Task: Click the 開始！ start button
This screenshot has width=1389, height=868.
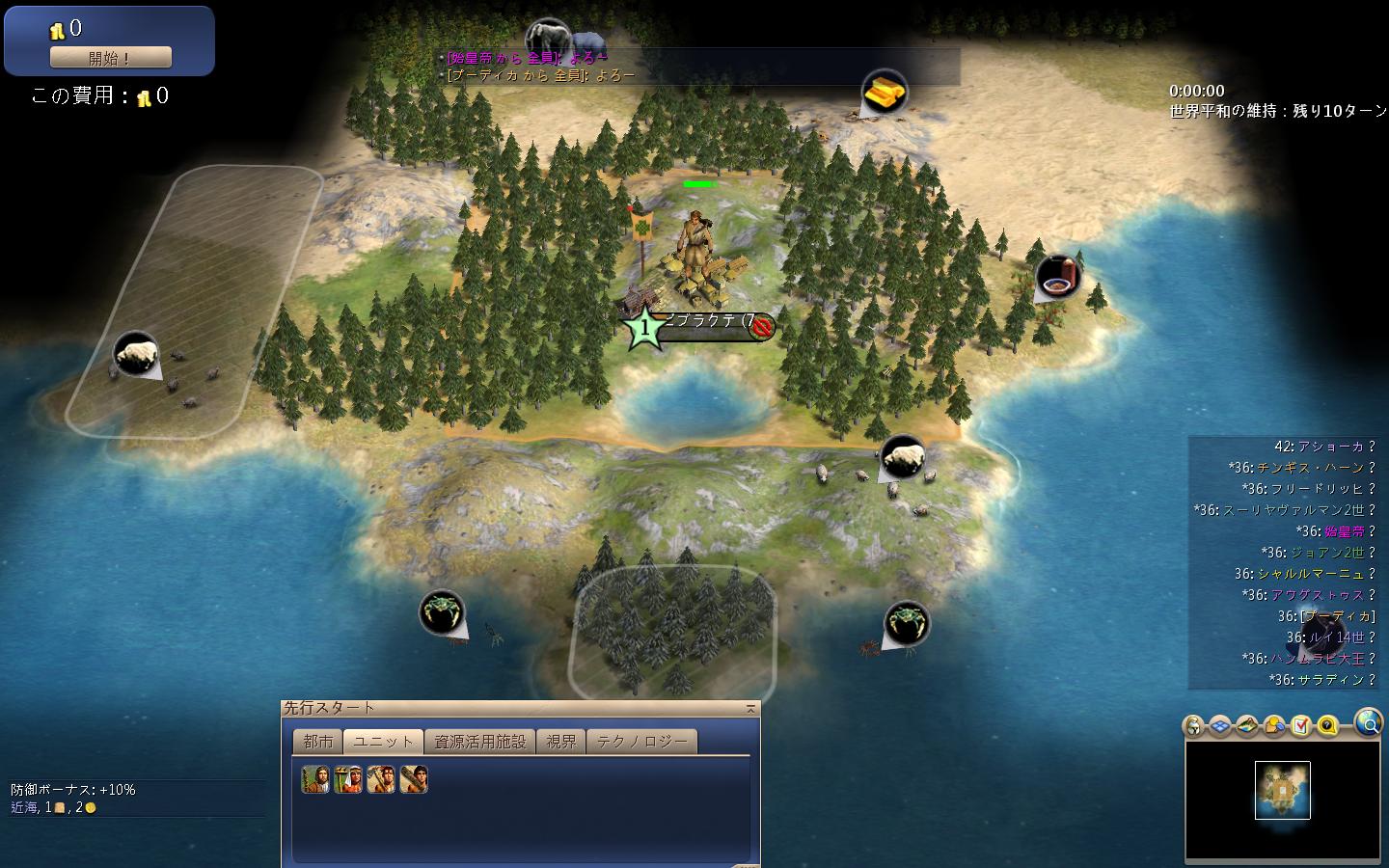Action: [110, 58]
